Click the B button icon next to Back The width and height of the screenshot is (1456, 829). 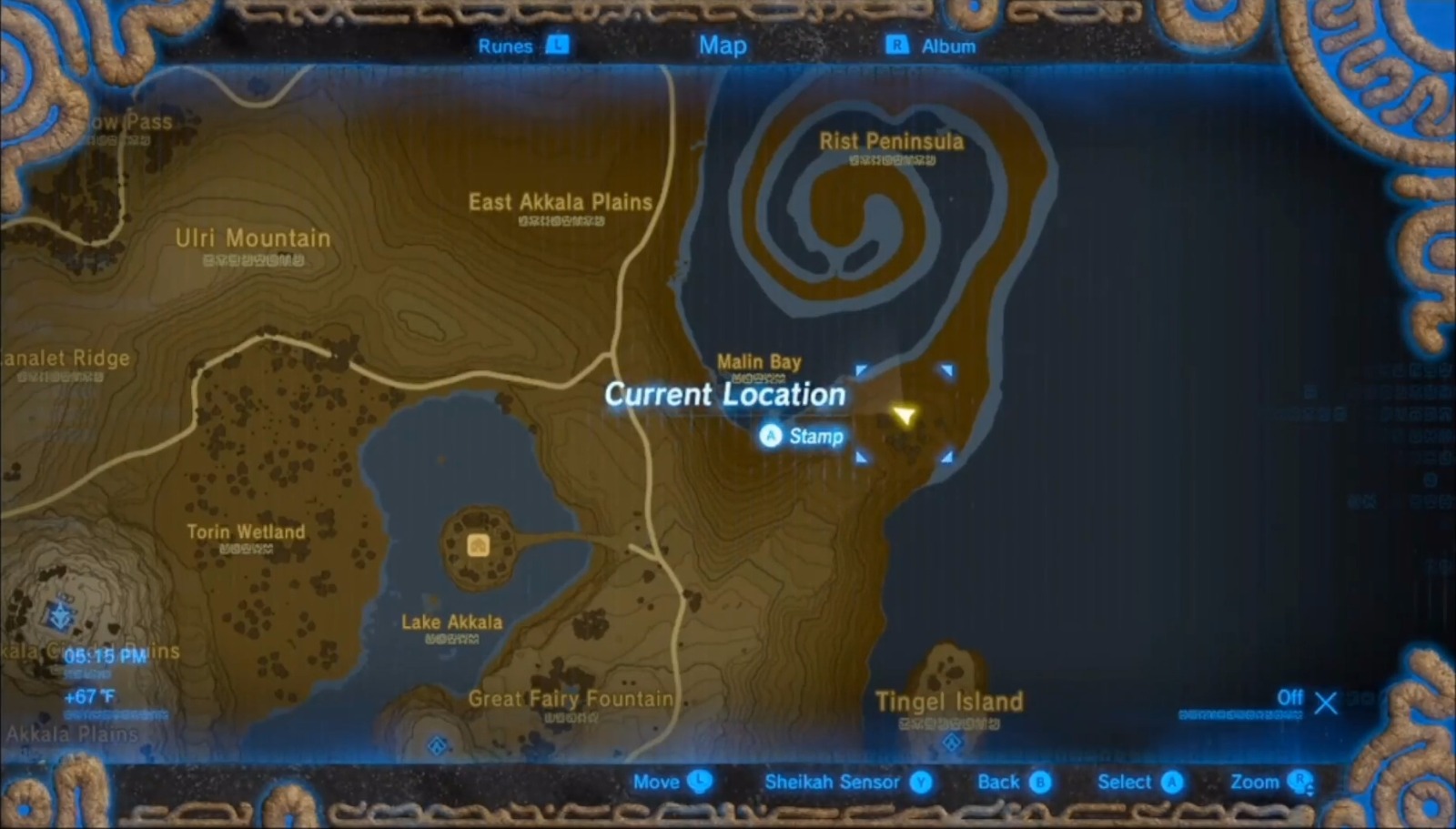[x=1041, y=781]
